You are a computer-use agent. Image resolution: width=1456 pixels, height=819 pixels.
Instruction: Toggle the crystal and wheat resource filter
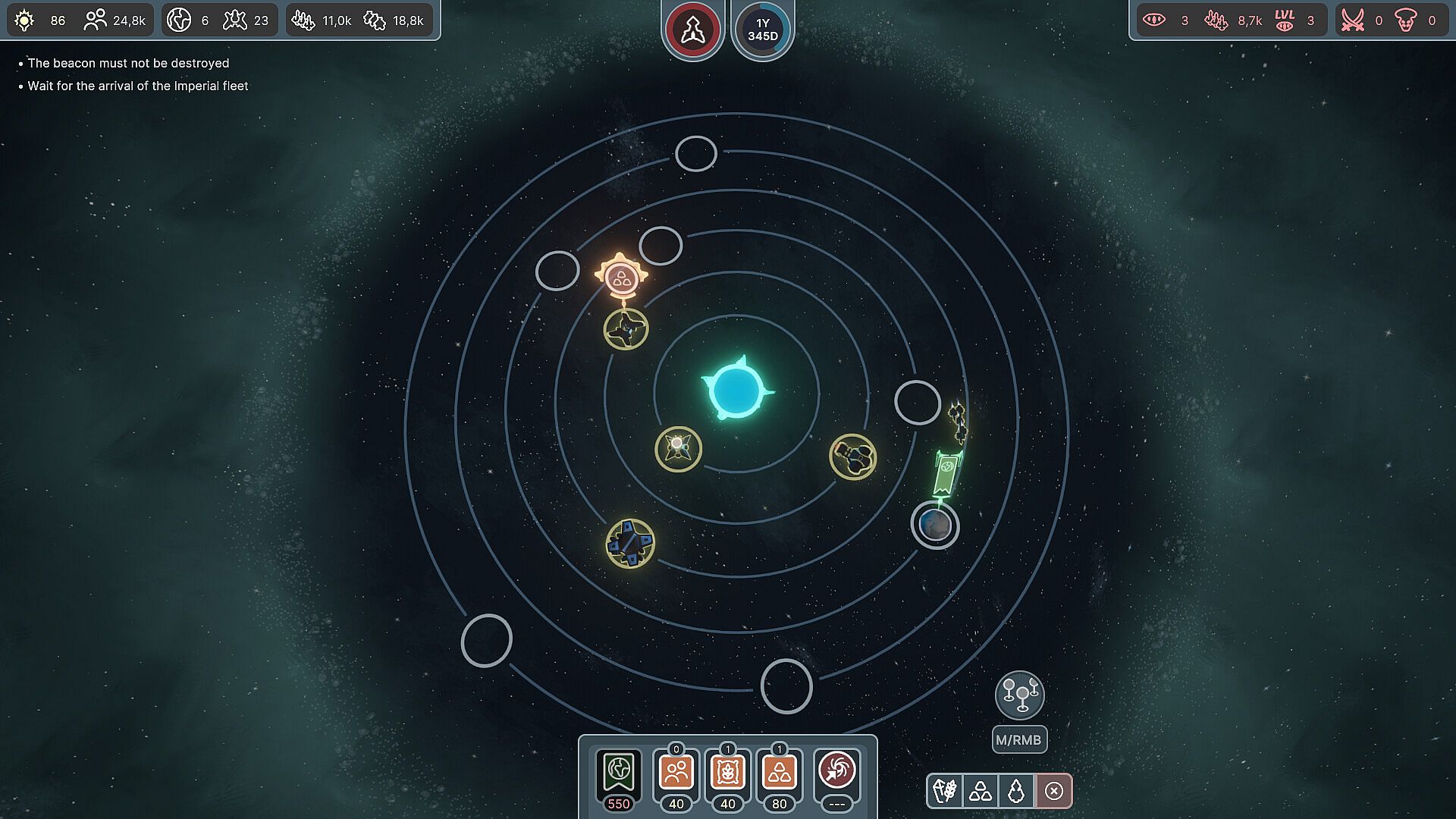945,791
